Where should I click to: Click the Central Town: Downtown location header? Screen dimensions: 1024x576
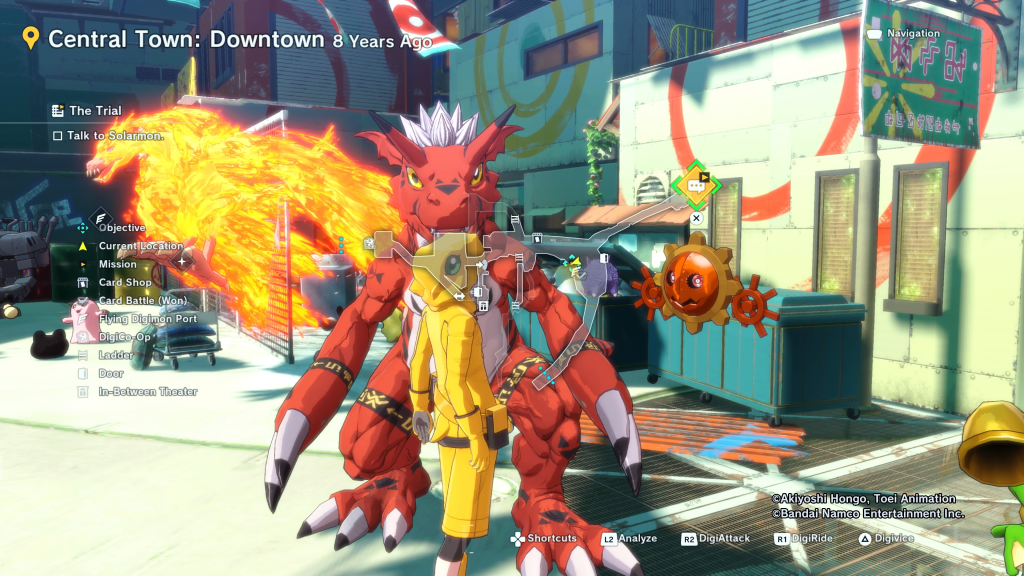point(186,40)
